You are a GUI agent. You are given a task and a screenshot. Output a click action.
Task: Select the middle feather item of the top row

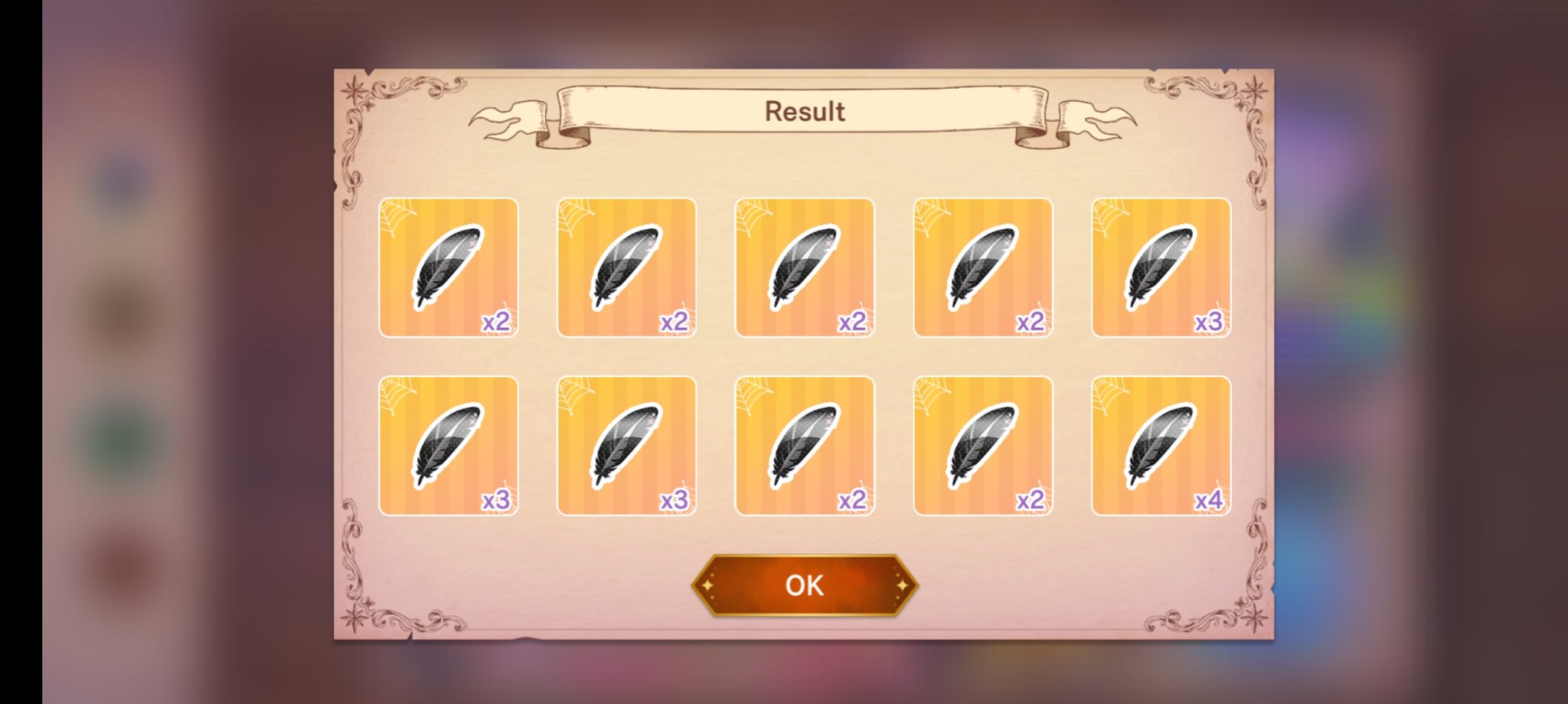[x=804, y=267]
